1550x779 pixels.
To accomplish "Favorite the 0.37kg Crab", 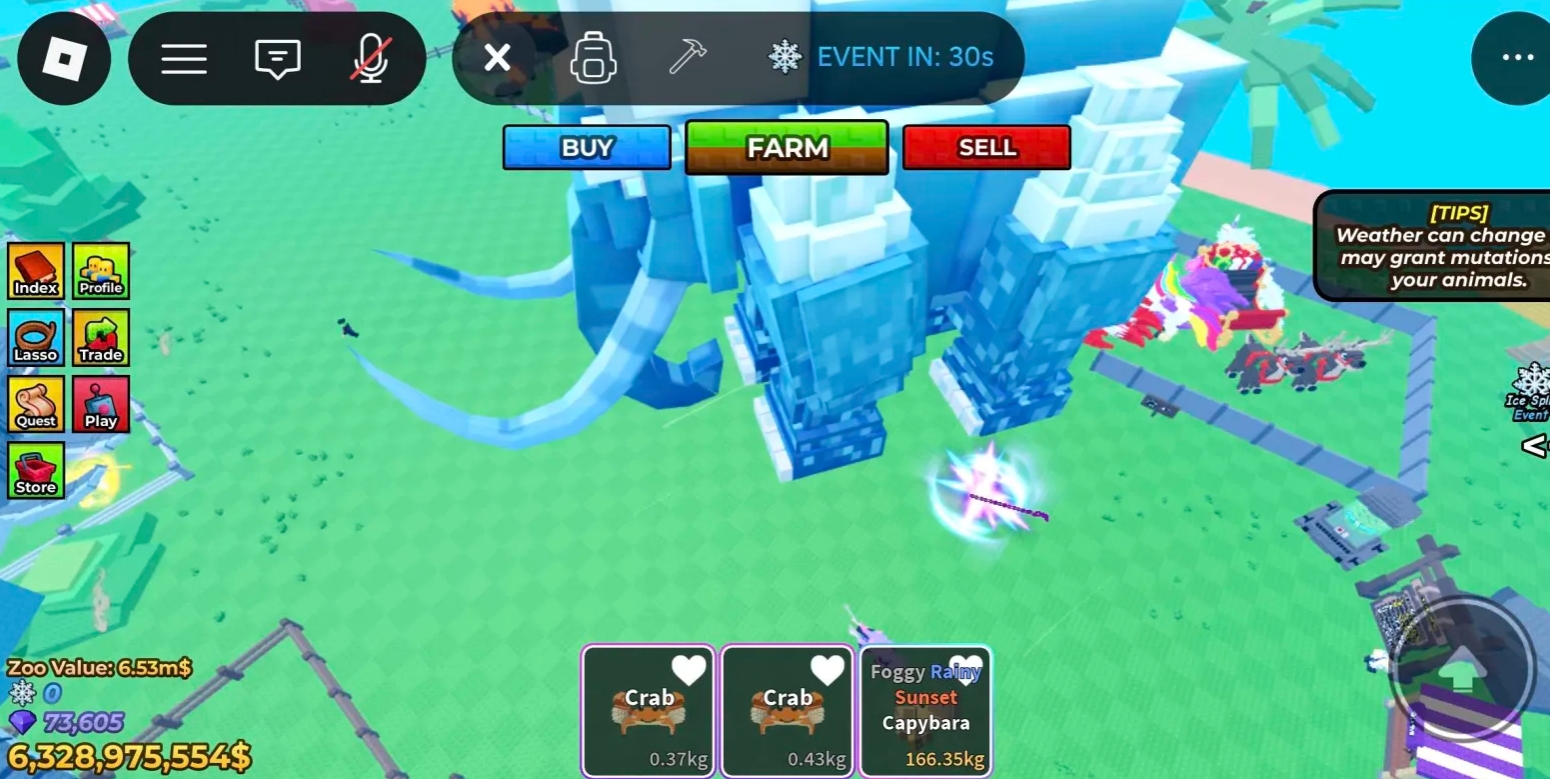I will 687,670.
